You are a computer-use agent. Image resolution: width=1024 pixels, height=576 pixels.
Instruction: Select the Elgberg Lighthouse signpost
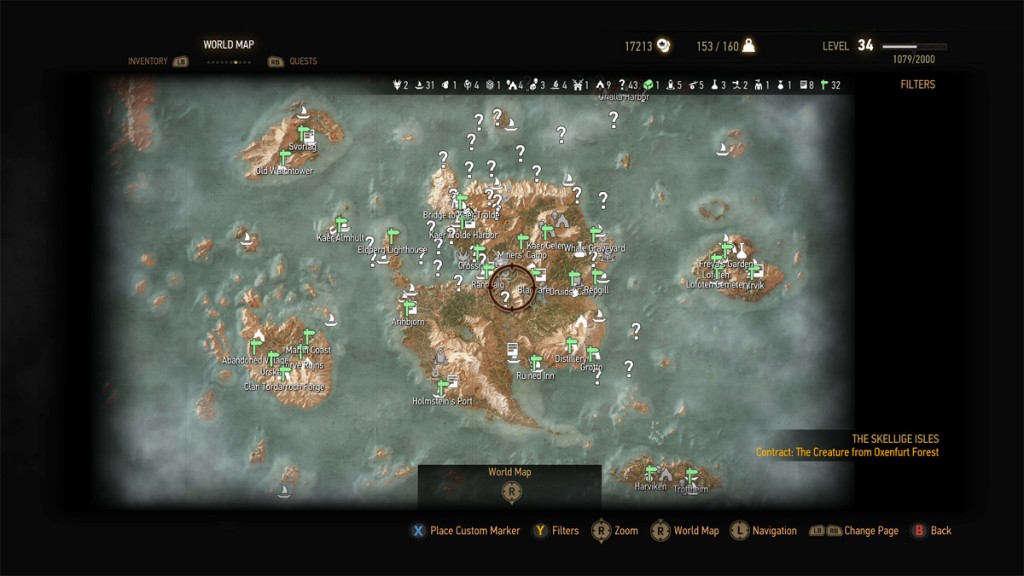(392, 237)
